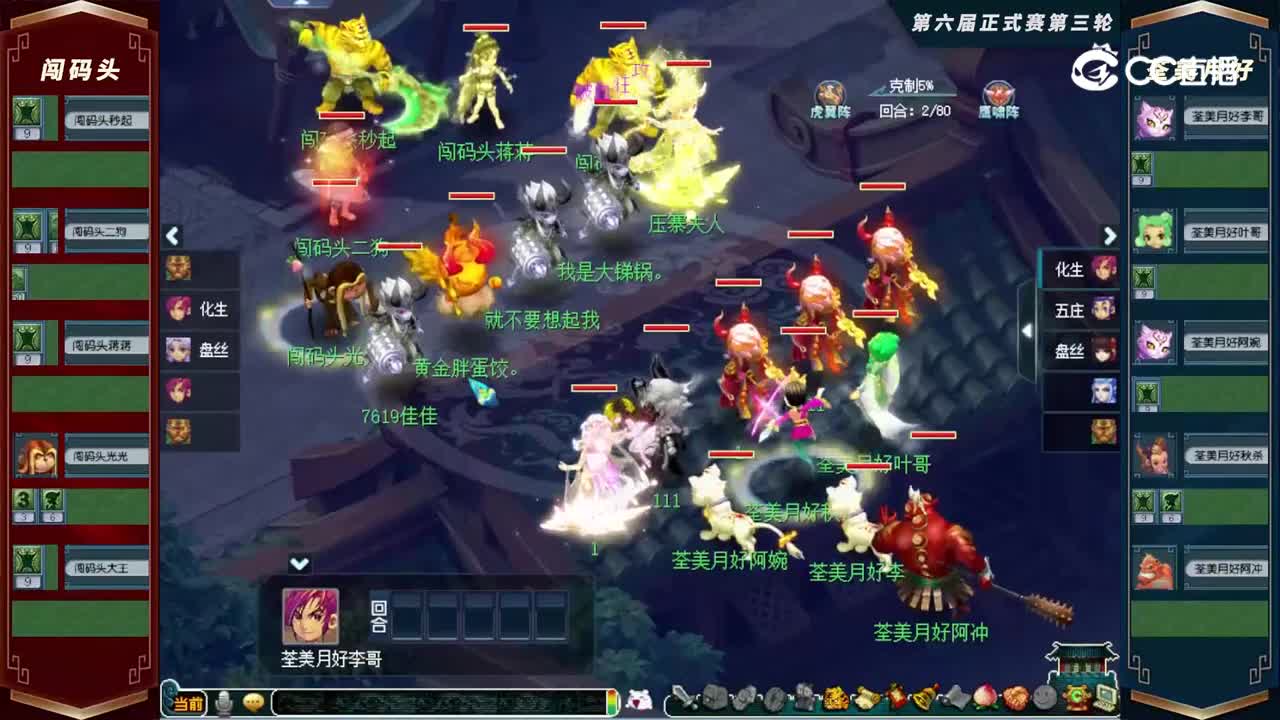
Task: Click the microphone icon beside the chat bar
Action: [x=225, y=703]
